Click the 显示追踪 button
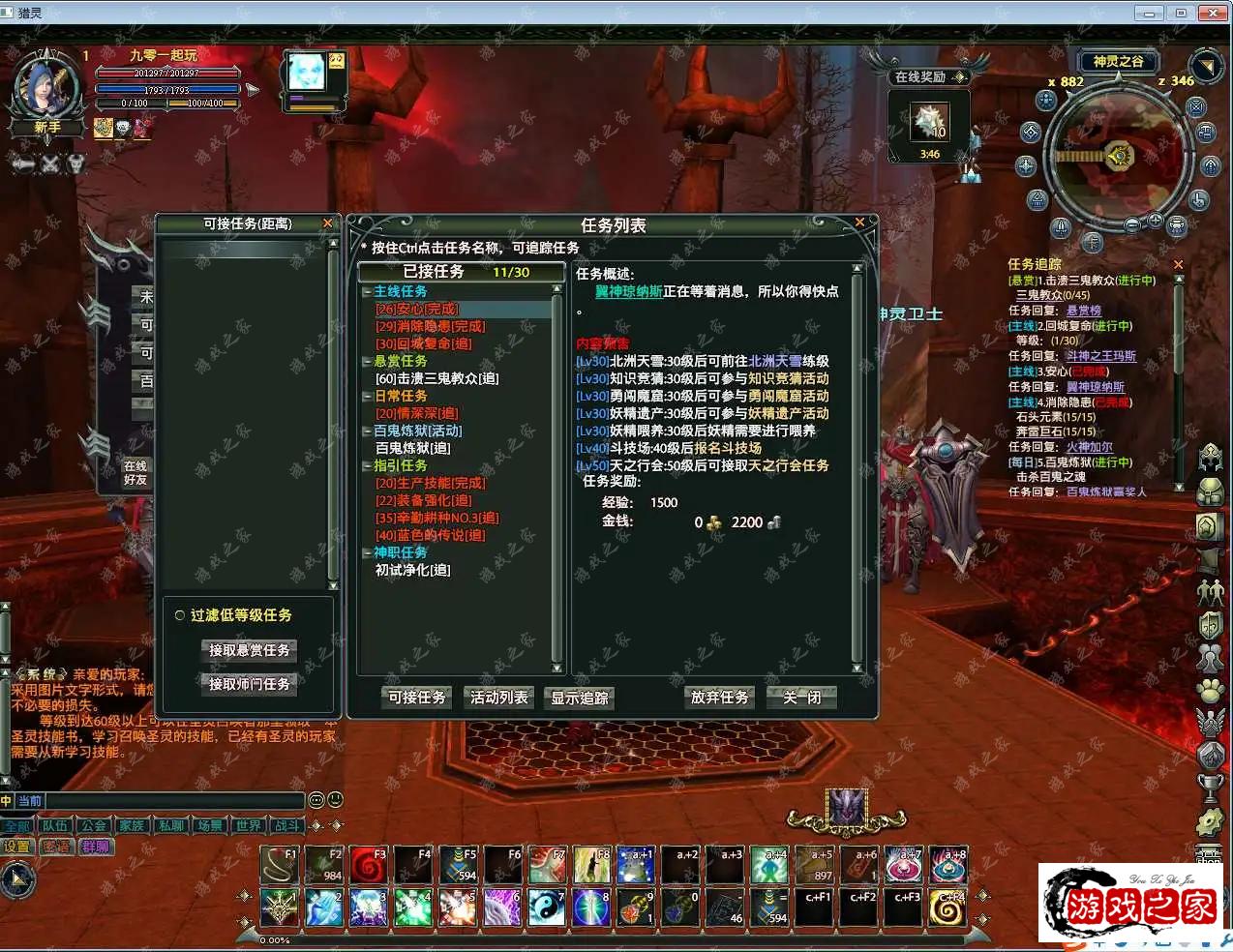This screenshot has height=952, width=1233. pos(580,699)
